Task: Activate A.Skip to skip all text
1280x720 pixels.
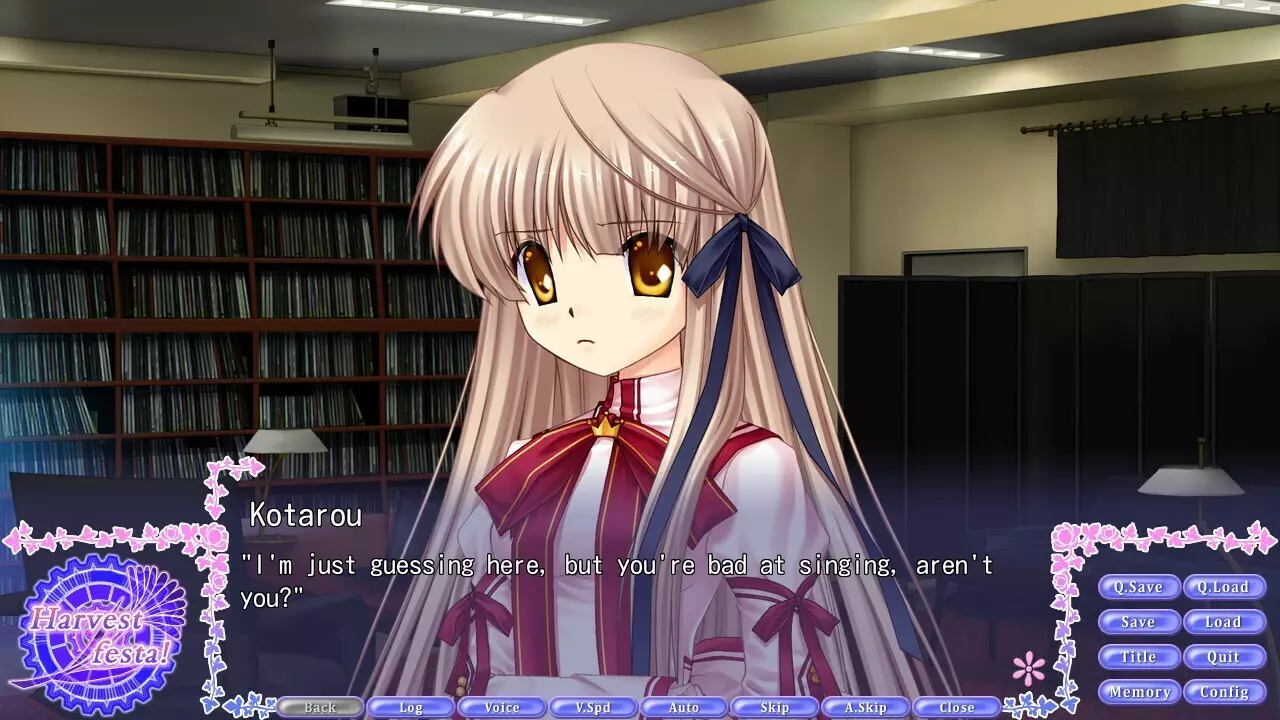Action: point(865,706)
